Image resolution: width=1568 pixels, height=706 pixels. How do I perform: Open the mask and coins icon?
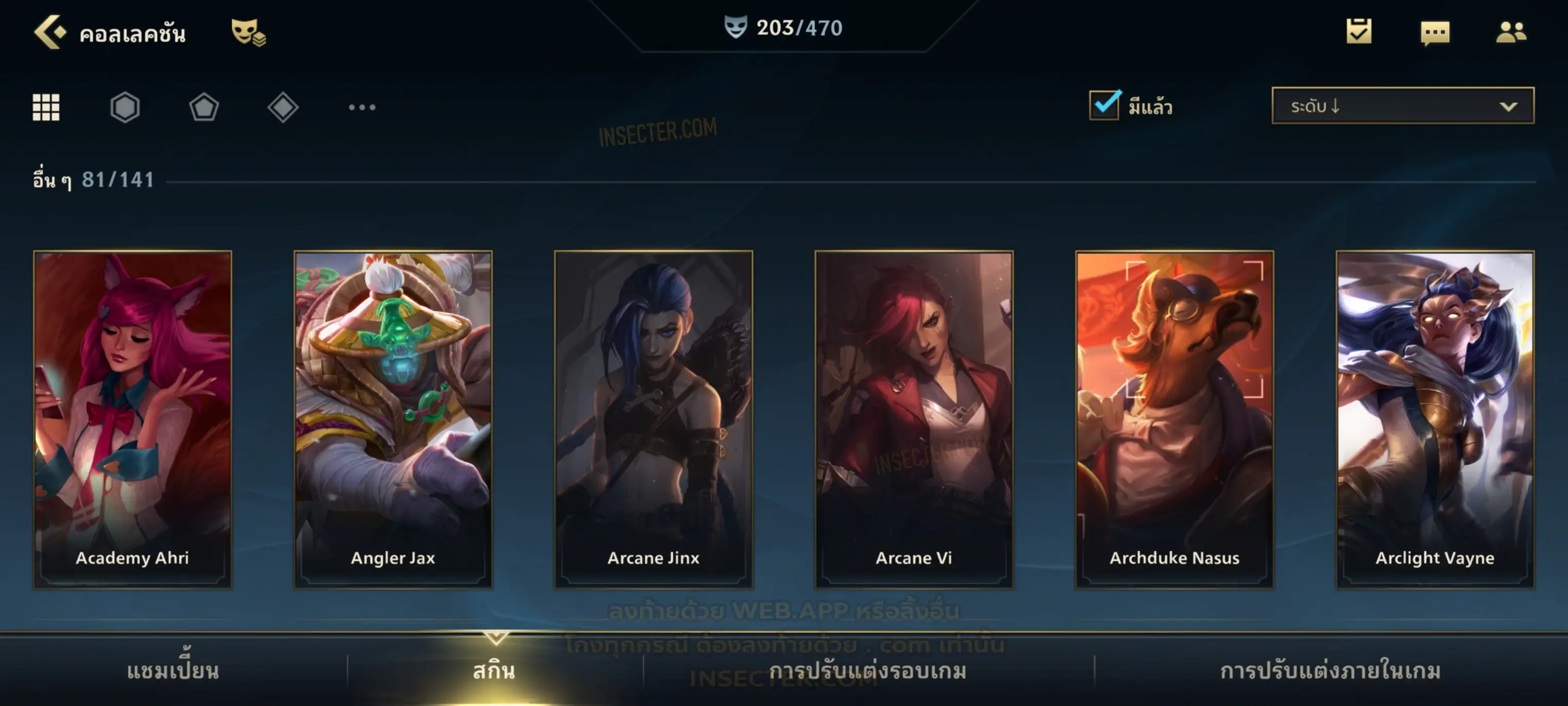pos(248,32)
